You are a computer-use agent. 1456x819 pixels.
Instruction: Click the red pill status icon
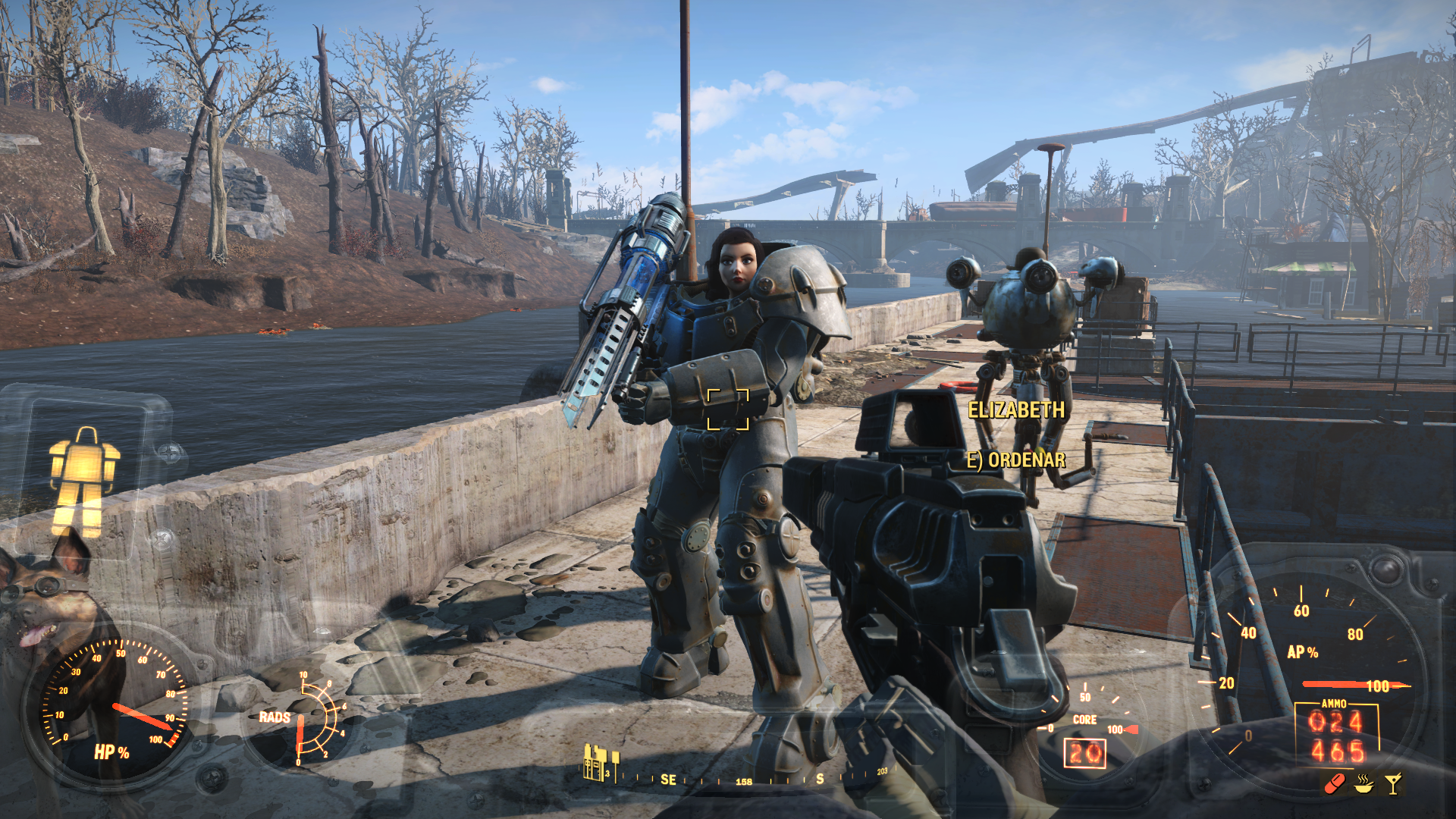1334,783
